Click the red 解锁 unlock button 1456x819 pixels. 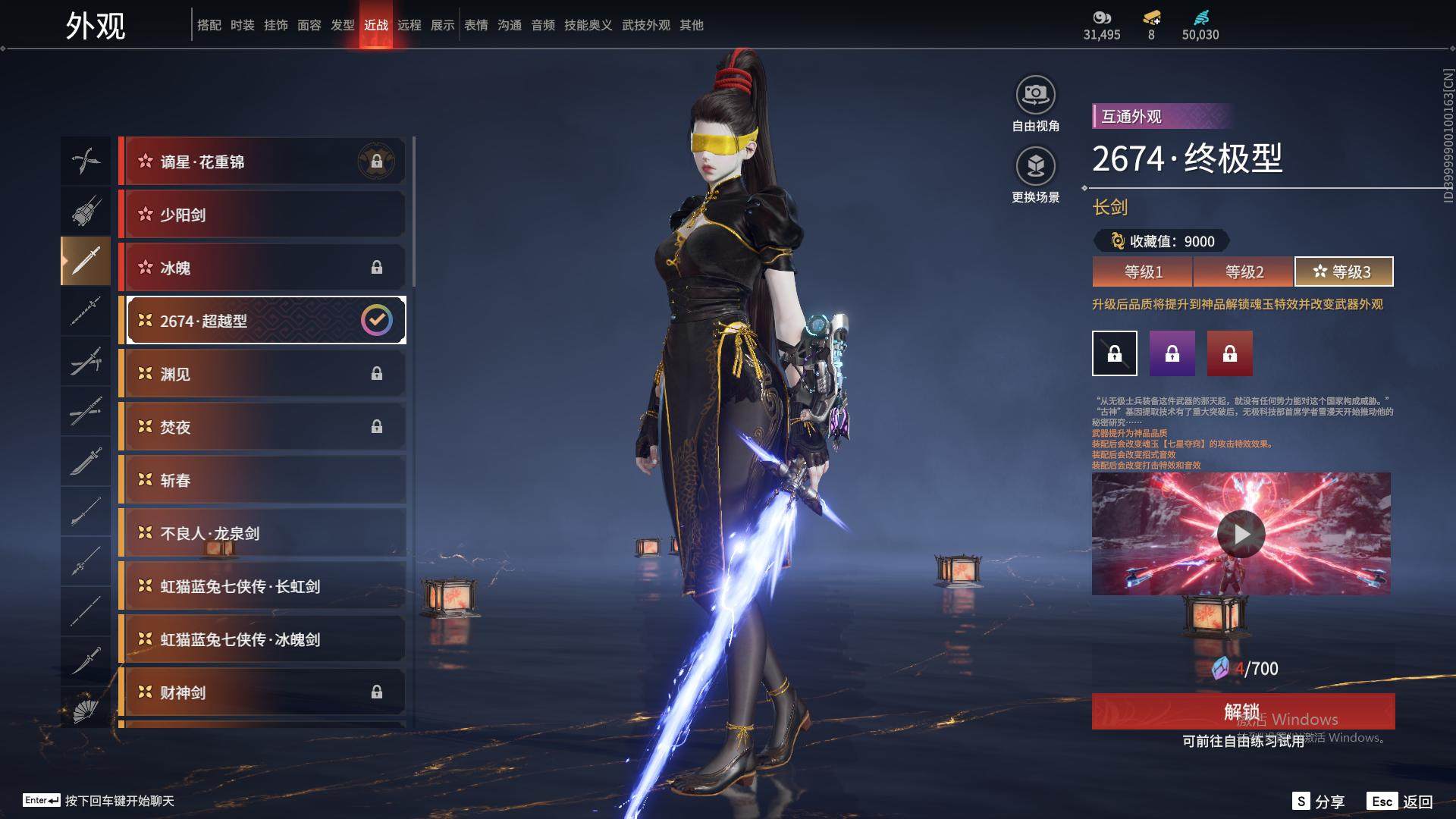pos(1242,711)
